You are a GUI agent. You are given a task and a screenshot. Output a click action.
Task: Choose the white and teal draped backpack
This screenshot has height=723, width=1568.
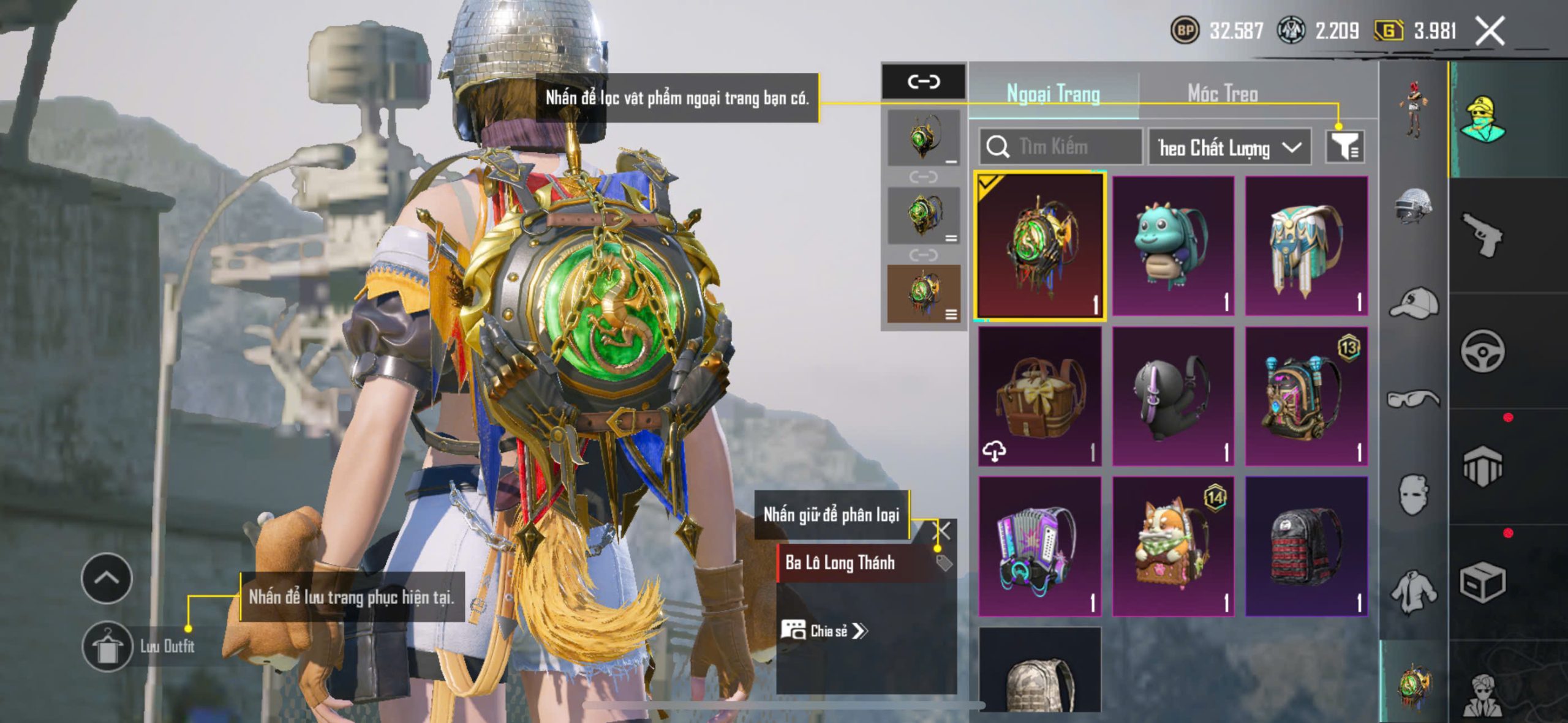1306,246
